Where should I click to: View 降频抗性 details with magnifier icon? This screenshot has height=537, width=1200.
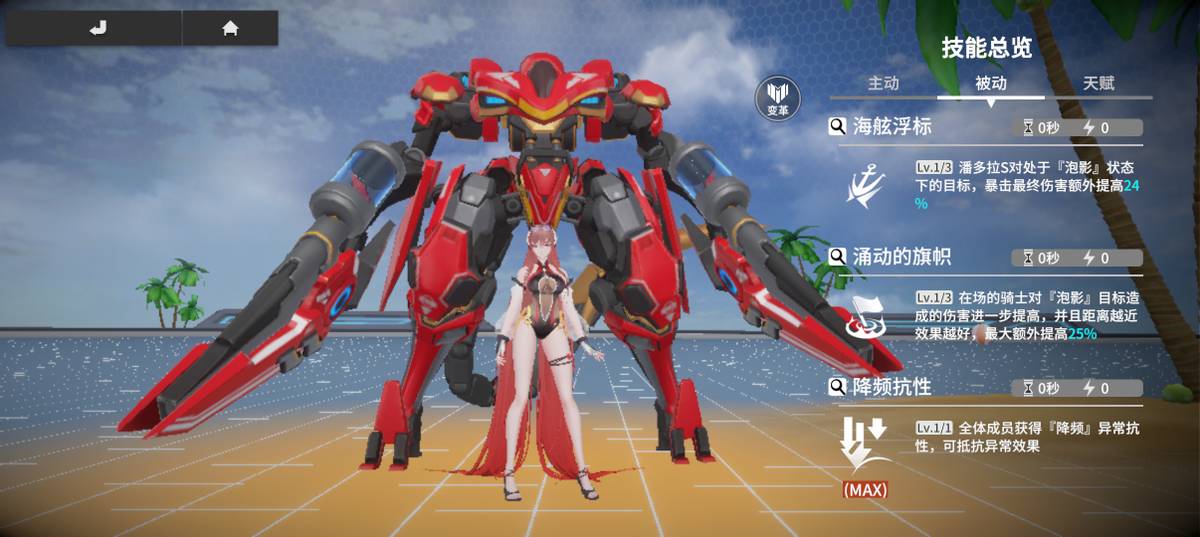click(x=837, y=387)
